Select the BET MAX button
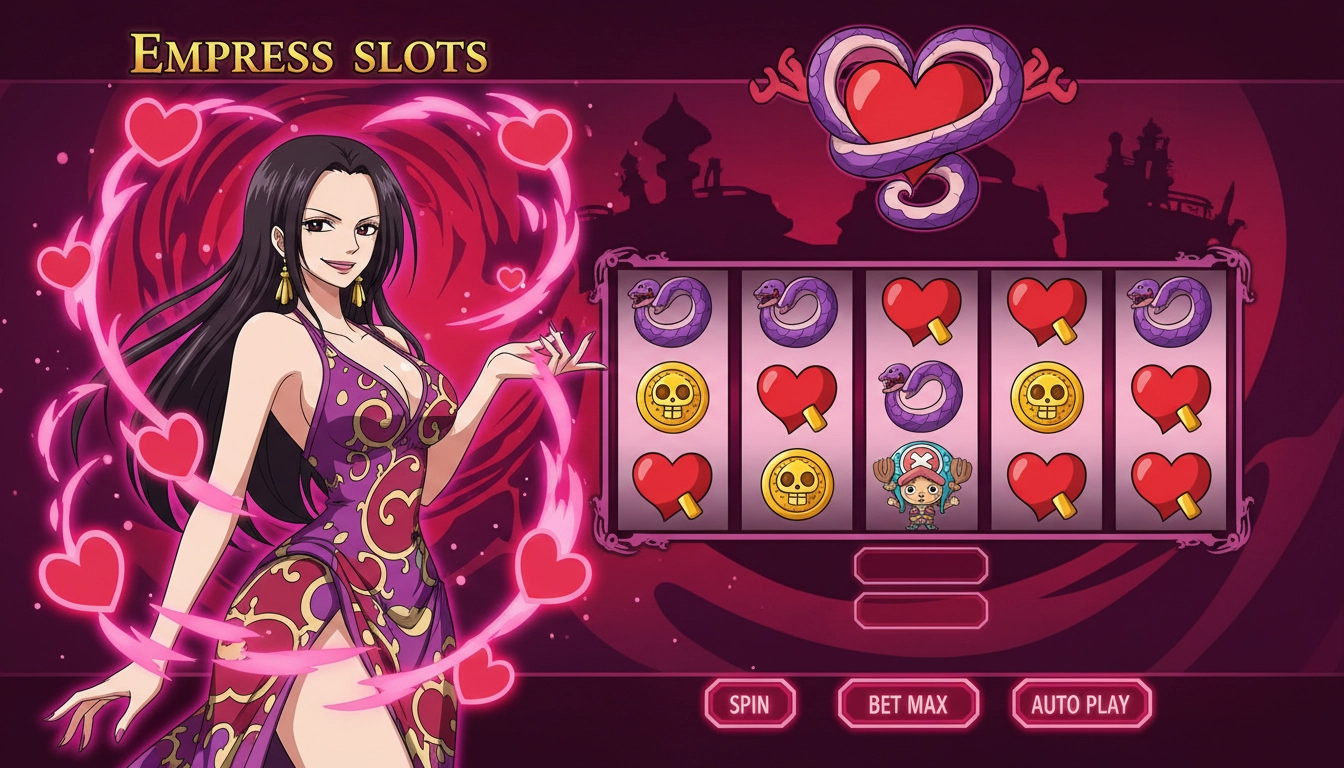1344x768 pixels. 907,703
